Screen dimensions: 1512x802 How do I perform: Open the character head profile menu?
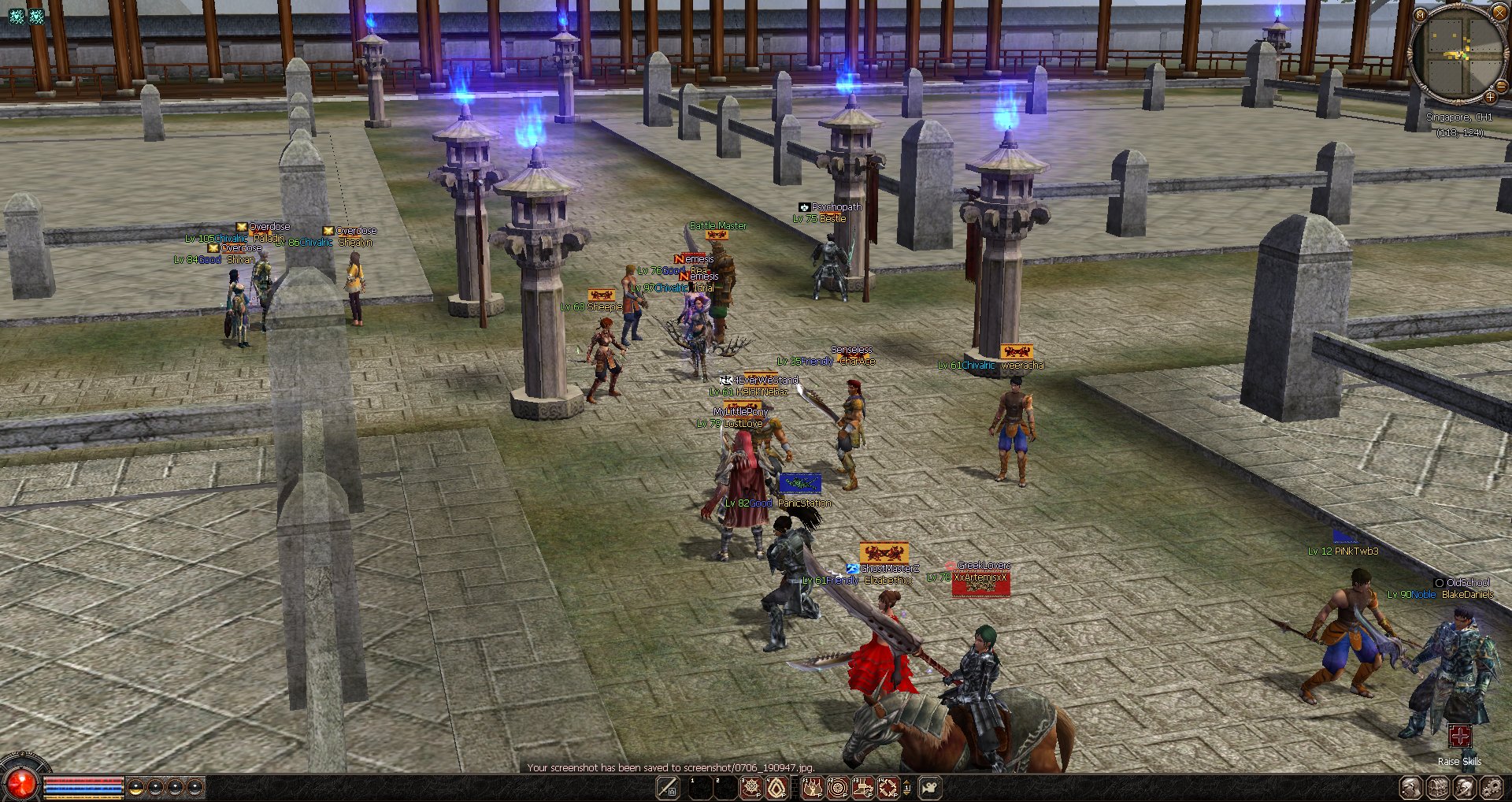click(x=1411, y=787)
